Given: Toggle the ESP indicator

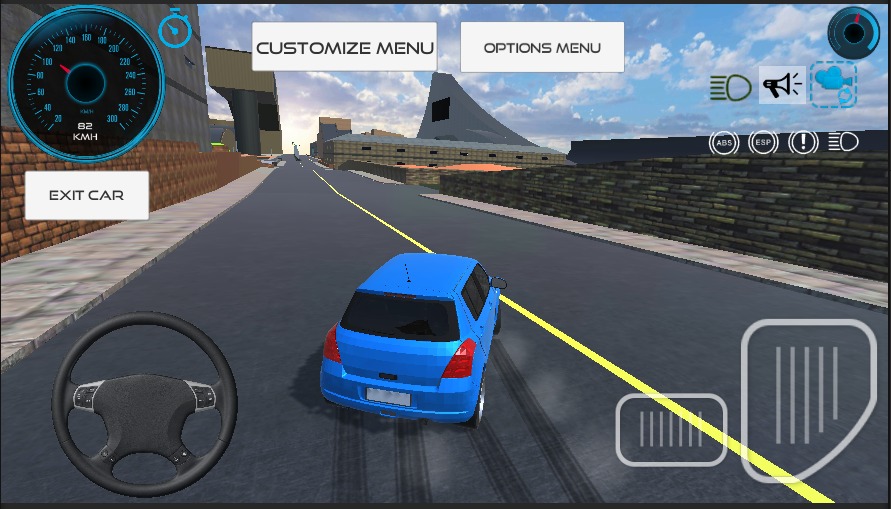Looking at the screenshot, I should click(x=763, y=142).
